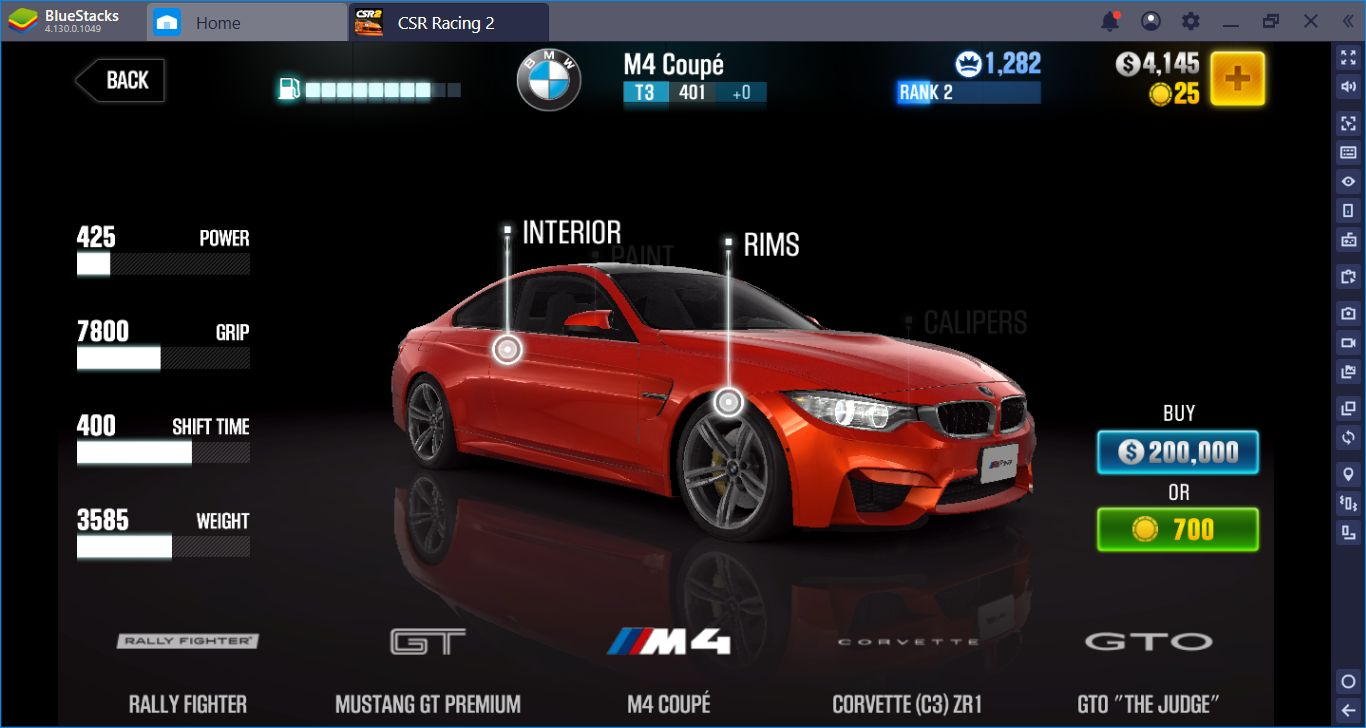
Task: Purchase the car for 700 gold
Action: (x=1177, y=529)
